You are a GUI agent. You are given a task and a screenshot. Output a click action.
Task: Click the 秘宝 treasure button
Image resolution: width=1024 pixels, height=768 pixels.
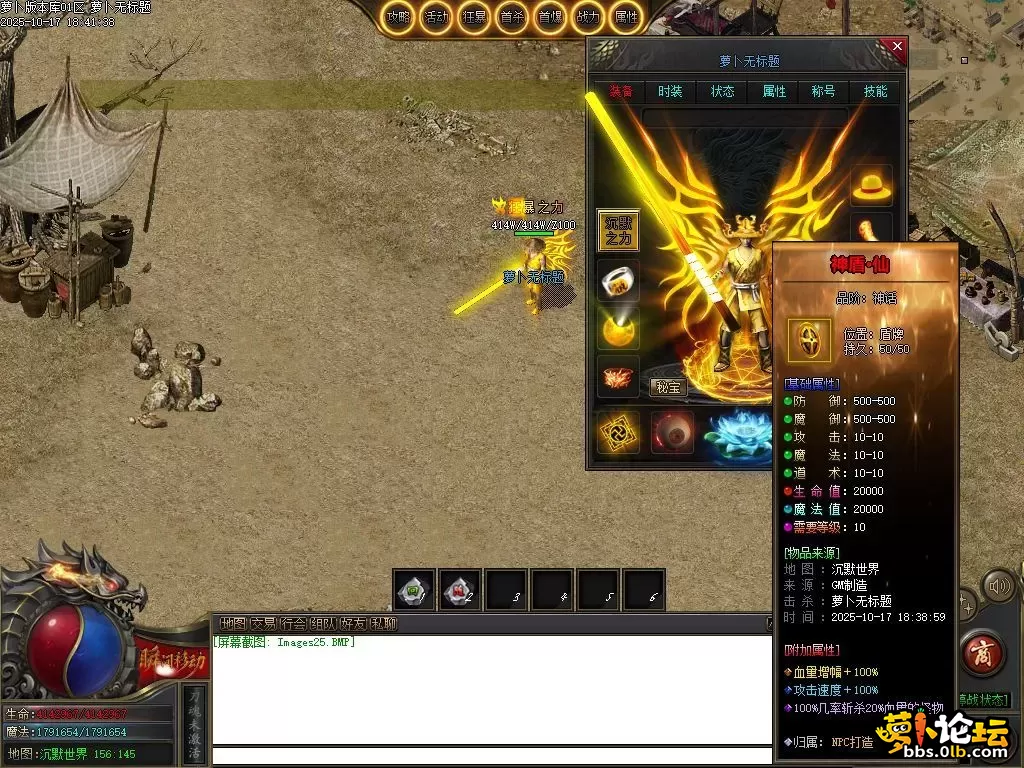click(668, 387)
